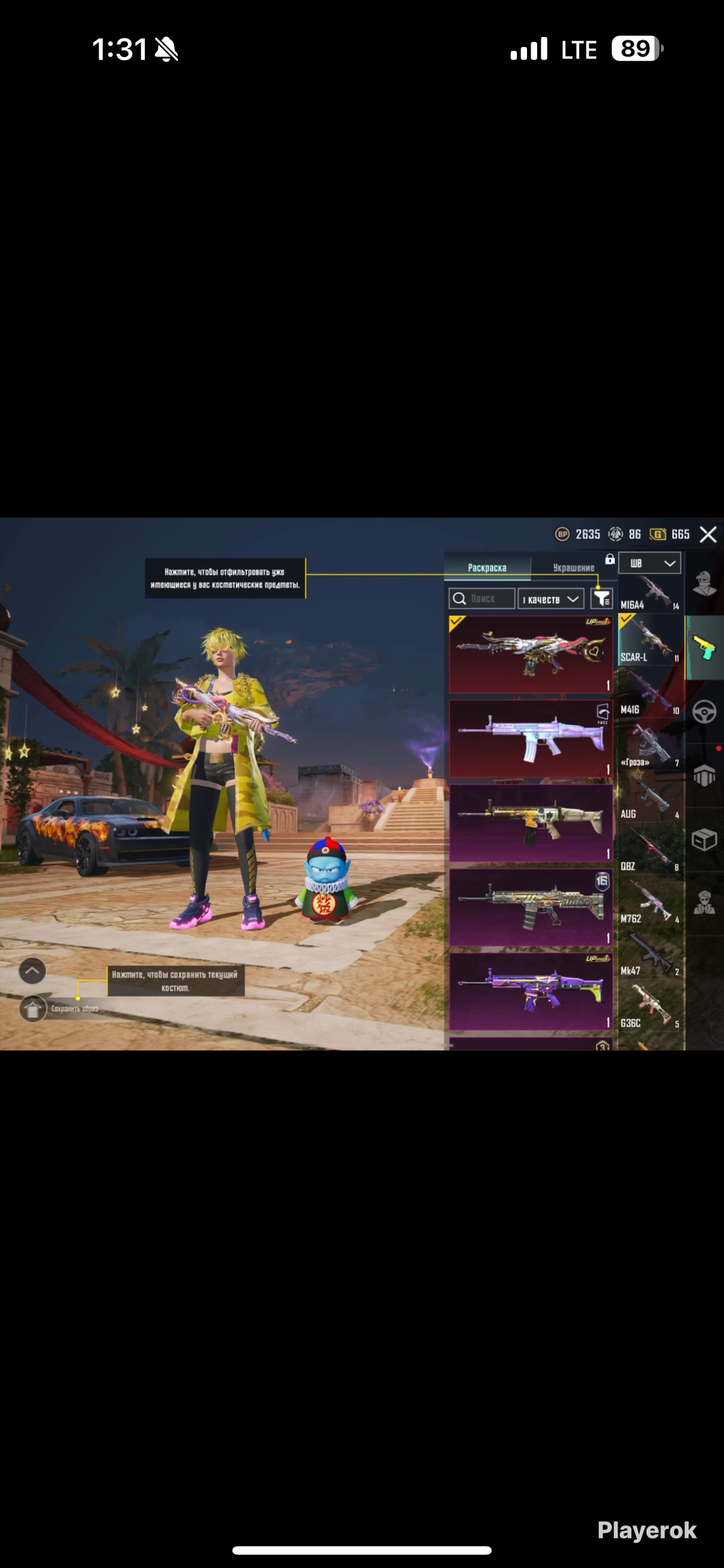The image size is (724, 1568).
Task: Close the inventory with the X button
Action: (708, 535)
